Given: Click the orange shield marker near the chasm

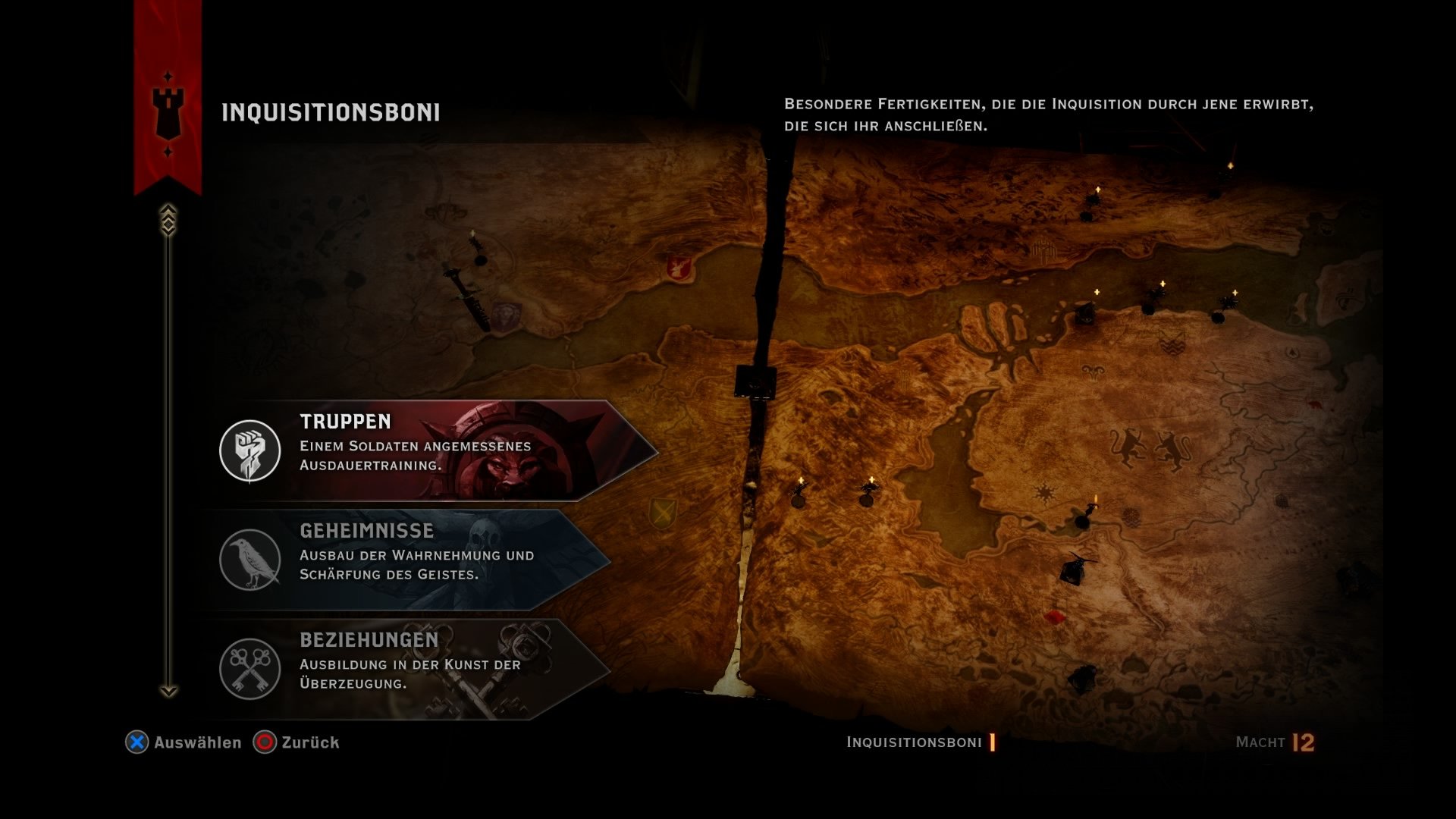Looking at the screenshot, I should pos(665,514).
